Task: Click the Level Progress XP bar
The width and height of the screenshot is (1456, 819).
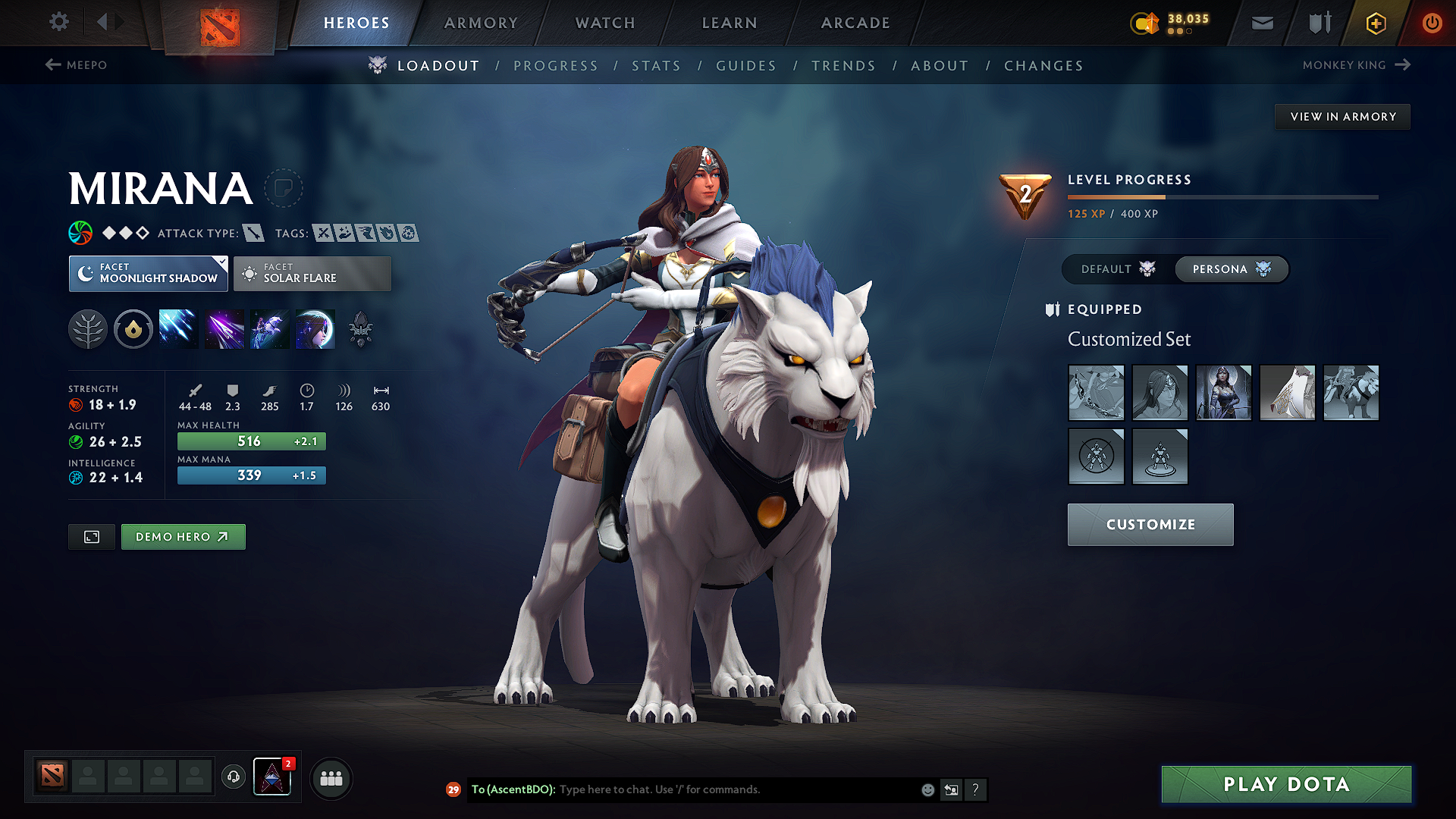Action: (1222, 196)
